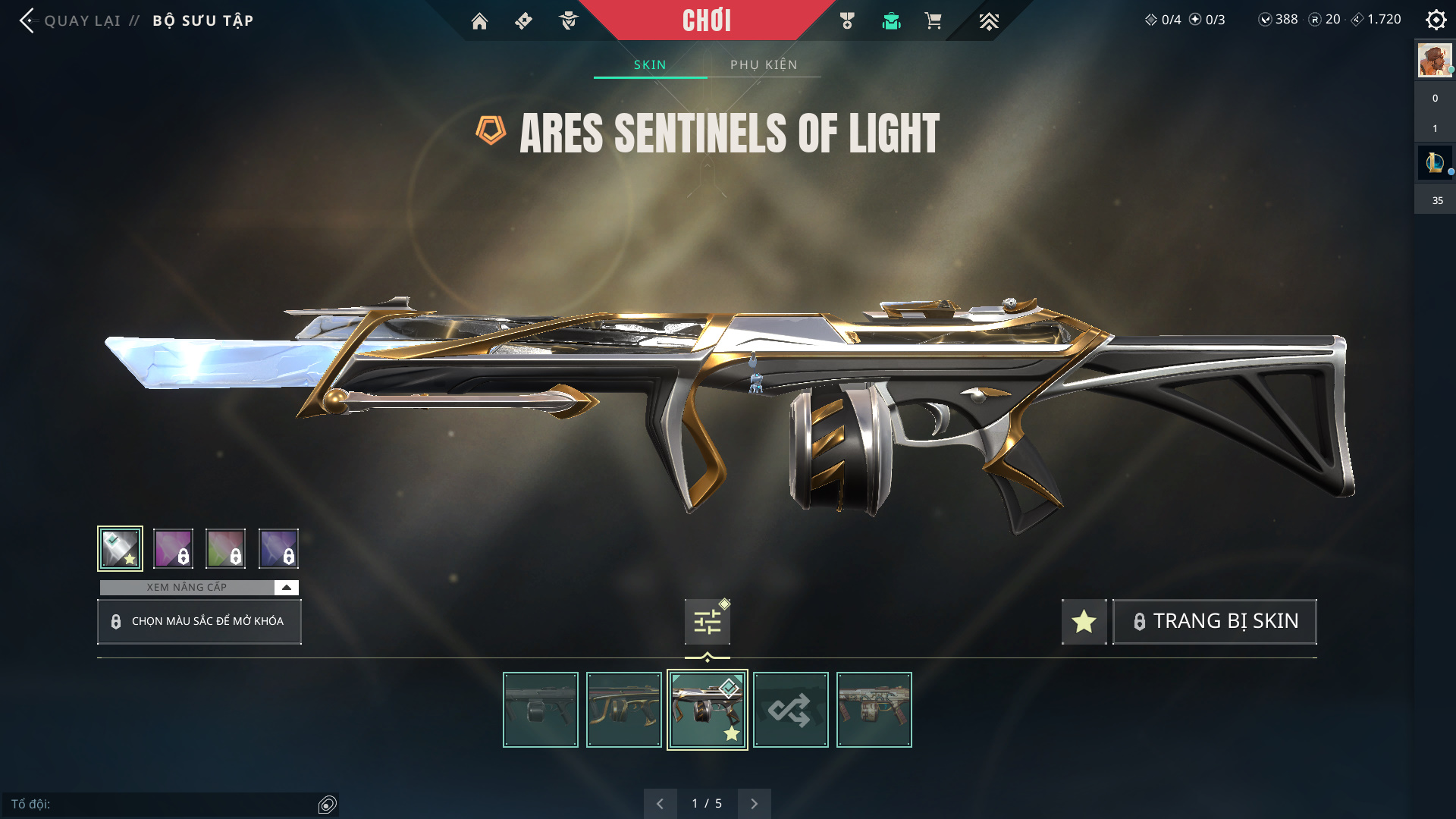The width and height of the screenshot is (1456, 819).
Task: Switch to the Phụ Kiện tab
Action: (x=764, y=64)
